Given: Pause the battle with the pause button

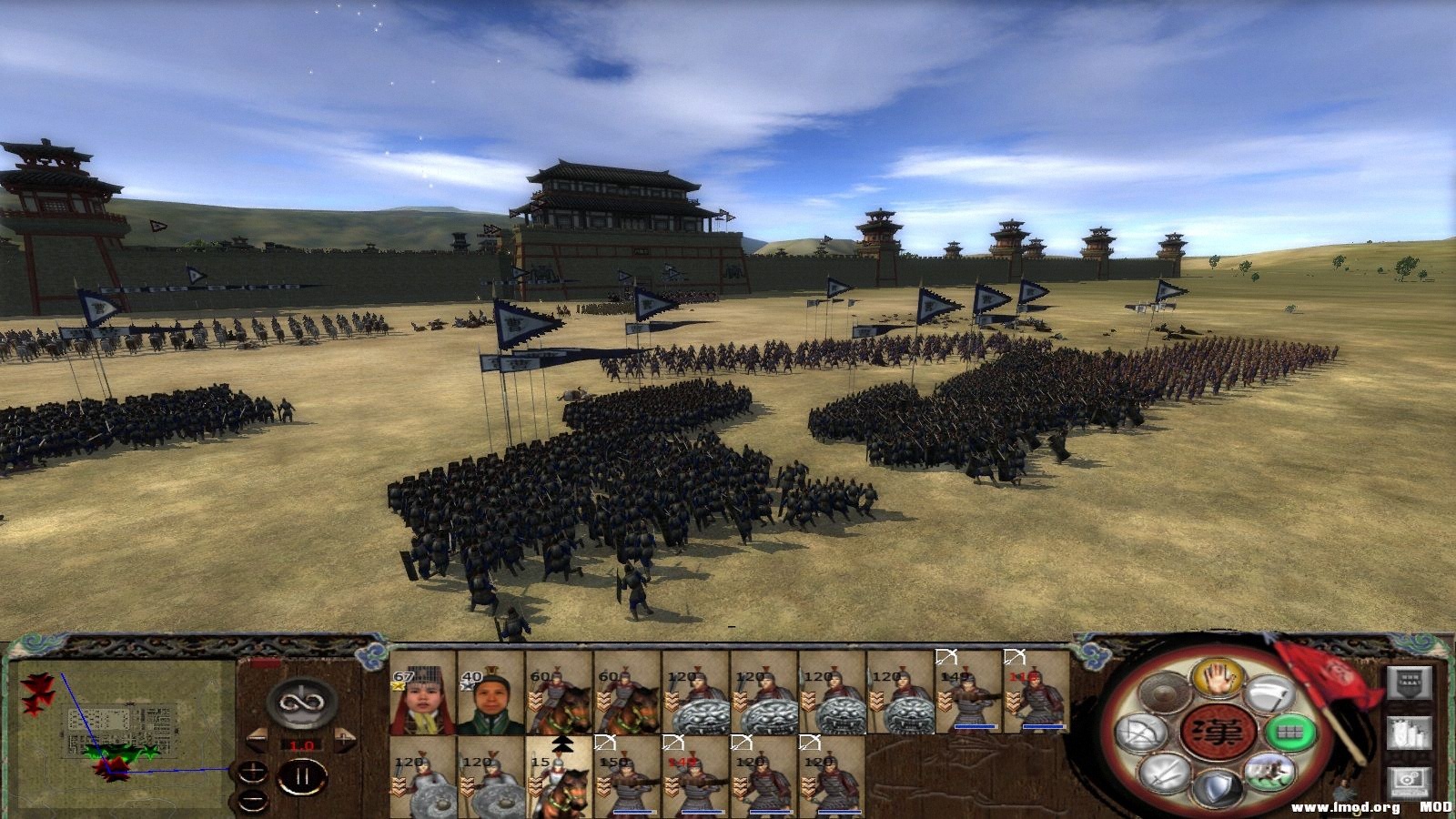Looking at the screenshot, I should point(303,774).
